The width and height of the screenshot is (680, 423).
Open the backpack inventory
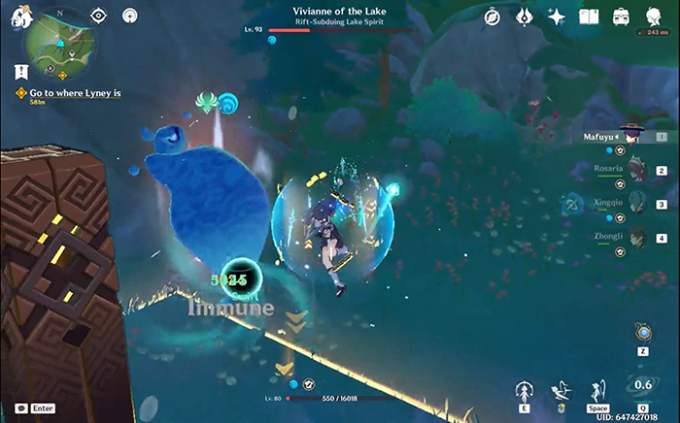(x=620, y=17)
